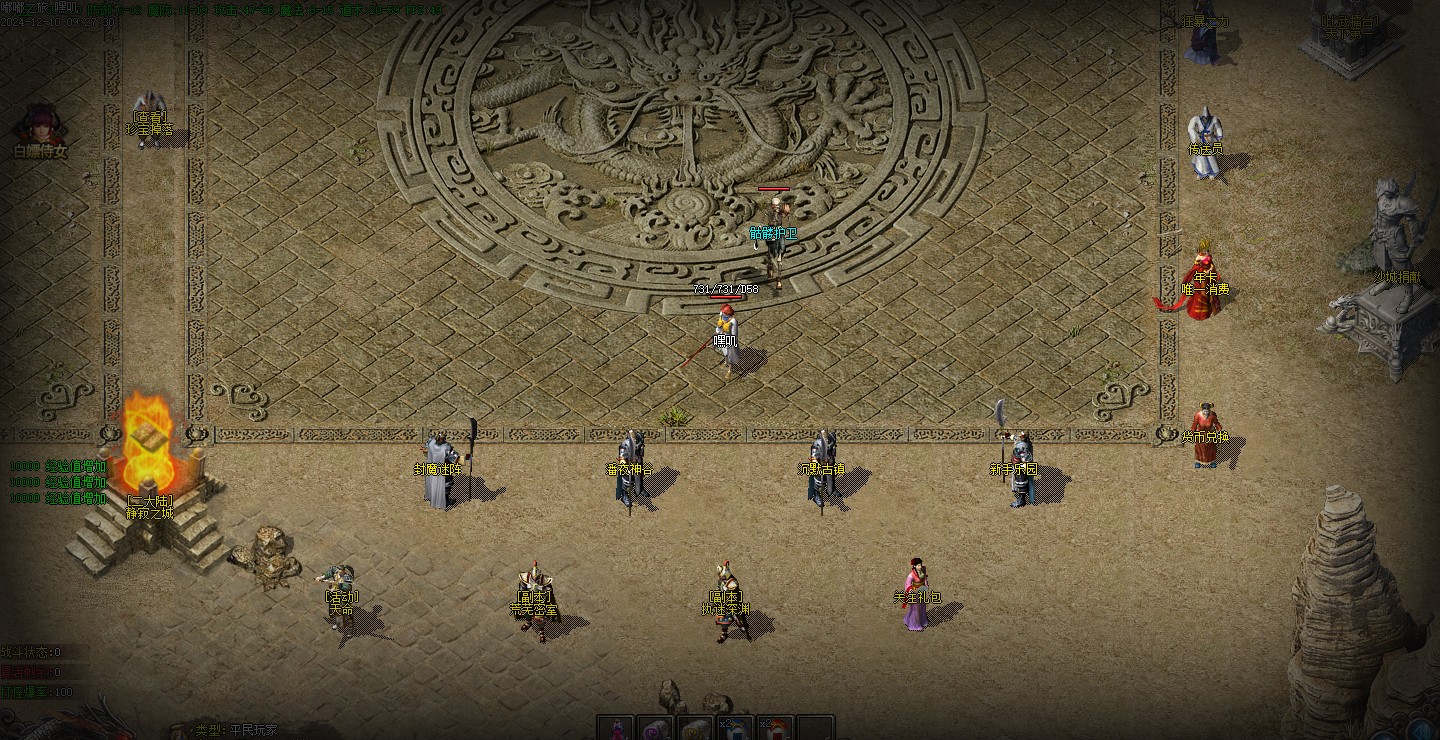1440x740 pixels.
Task: Use the pink potion hotbar slot
Action: tap(617, 729)
